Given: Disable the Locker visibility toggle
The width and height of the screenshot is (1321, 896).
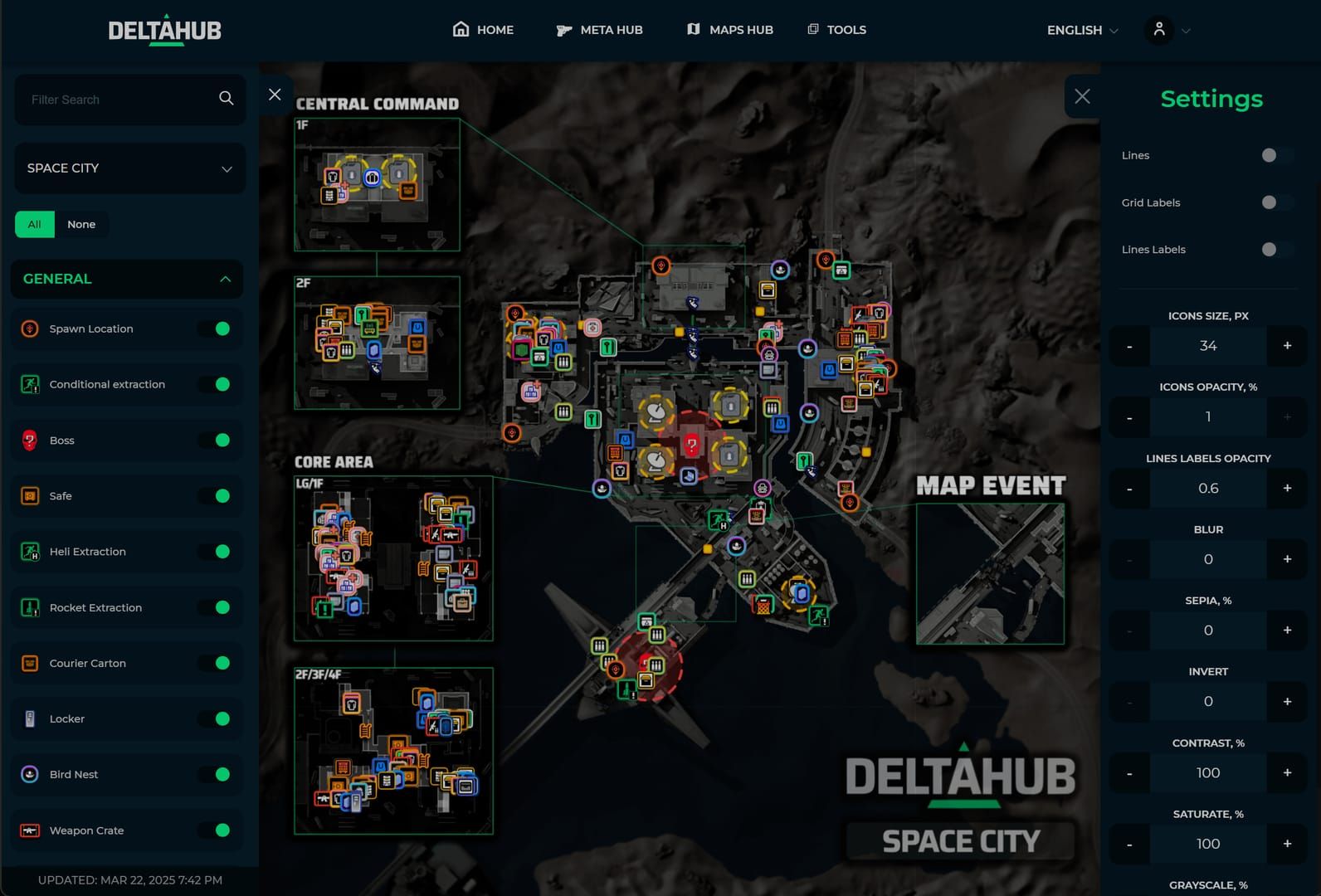Looking at the screenshot, I should [x=218, y=718].
